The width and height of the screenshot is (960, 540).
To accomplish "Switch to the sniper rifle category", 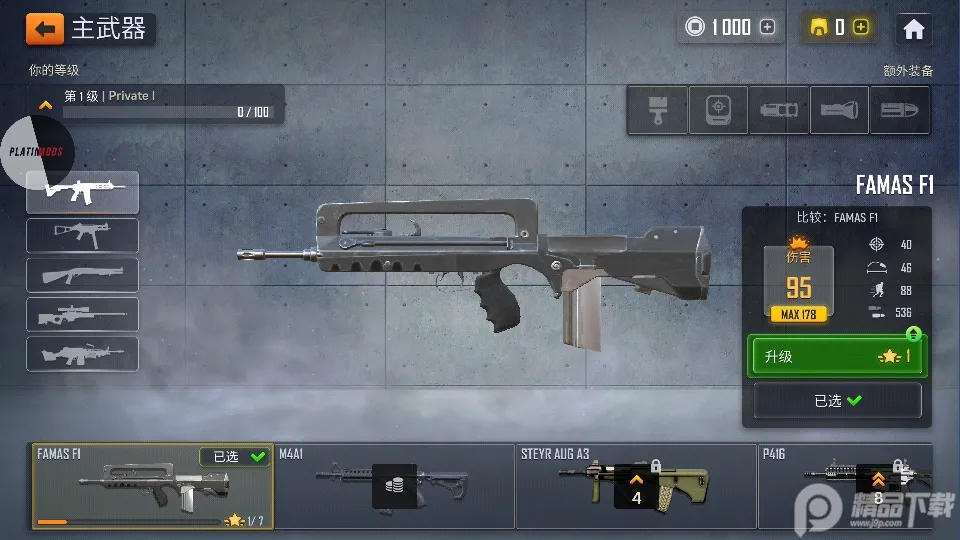I will click(x=82, y=315).
